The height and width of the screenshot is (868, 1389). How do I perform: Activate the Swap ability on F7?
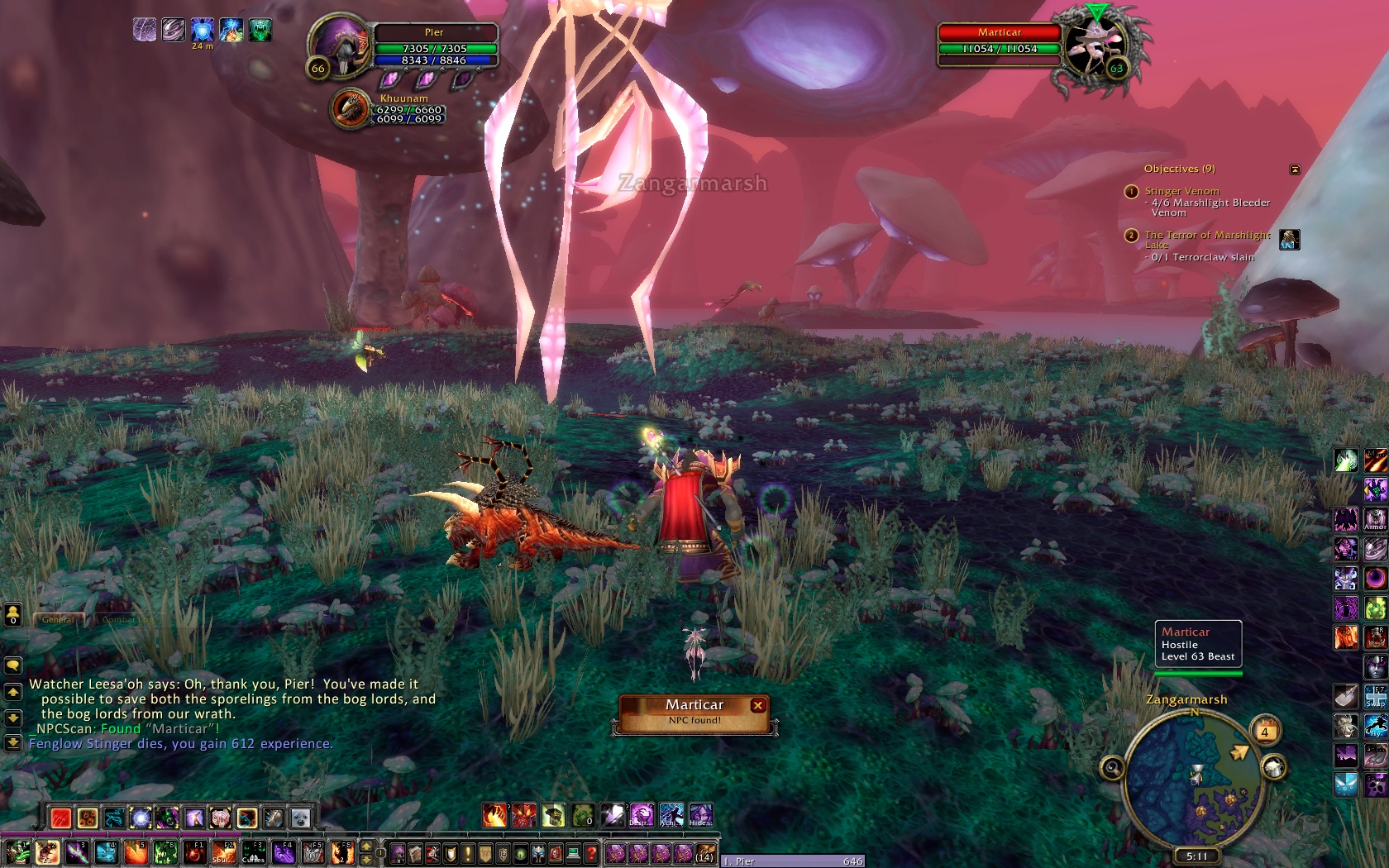[x=1375, y=695]
